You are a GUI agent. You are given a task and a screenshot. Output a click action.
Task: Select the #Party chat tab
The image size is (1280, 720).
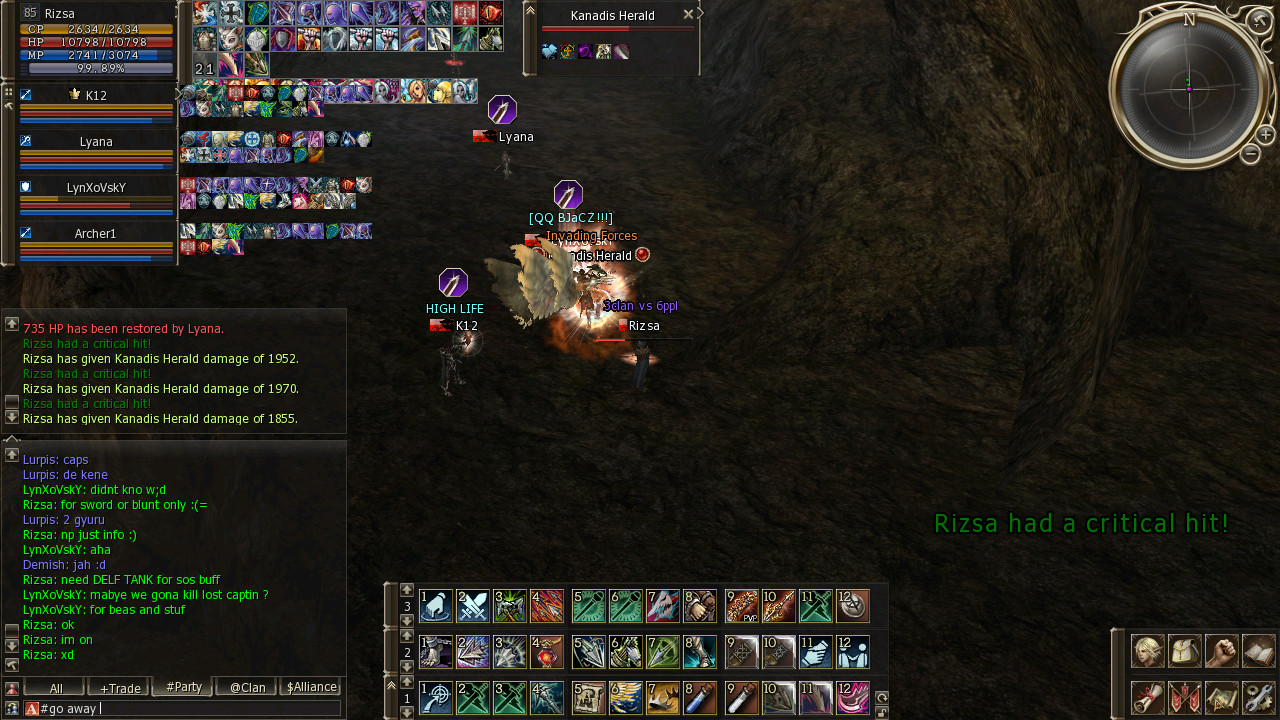pos(183,687)
